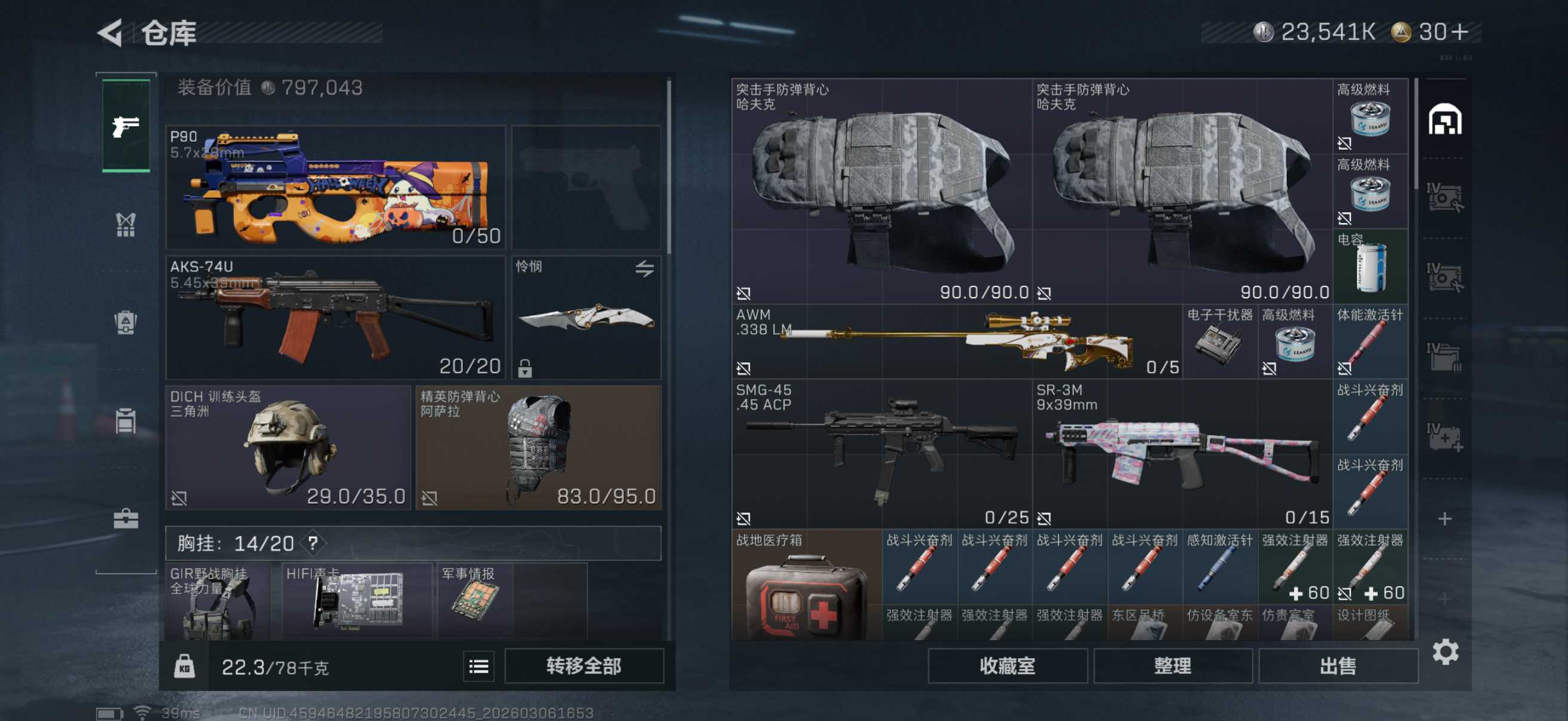The height and width of the screenshot is (721, 1568).
Task: Open the stash settings gear
Action: pos(1445,652)
